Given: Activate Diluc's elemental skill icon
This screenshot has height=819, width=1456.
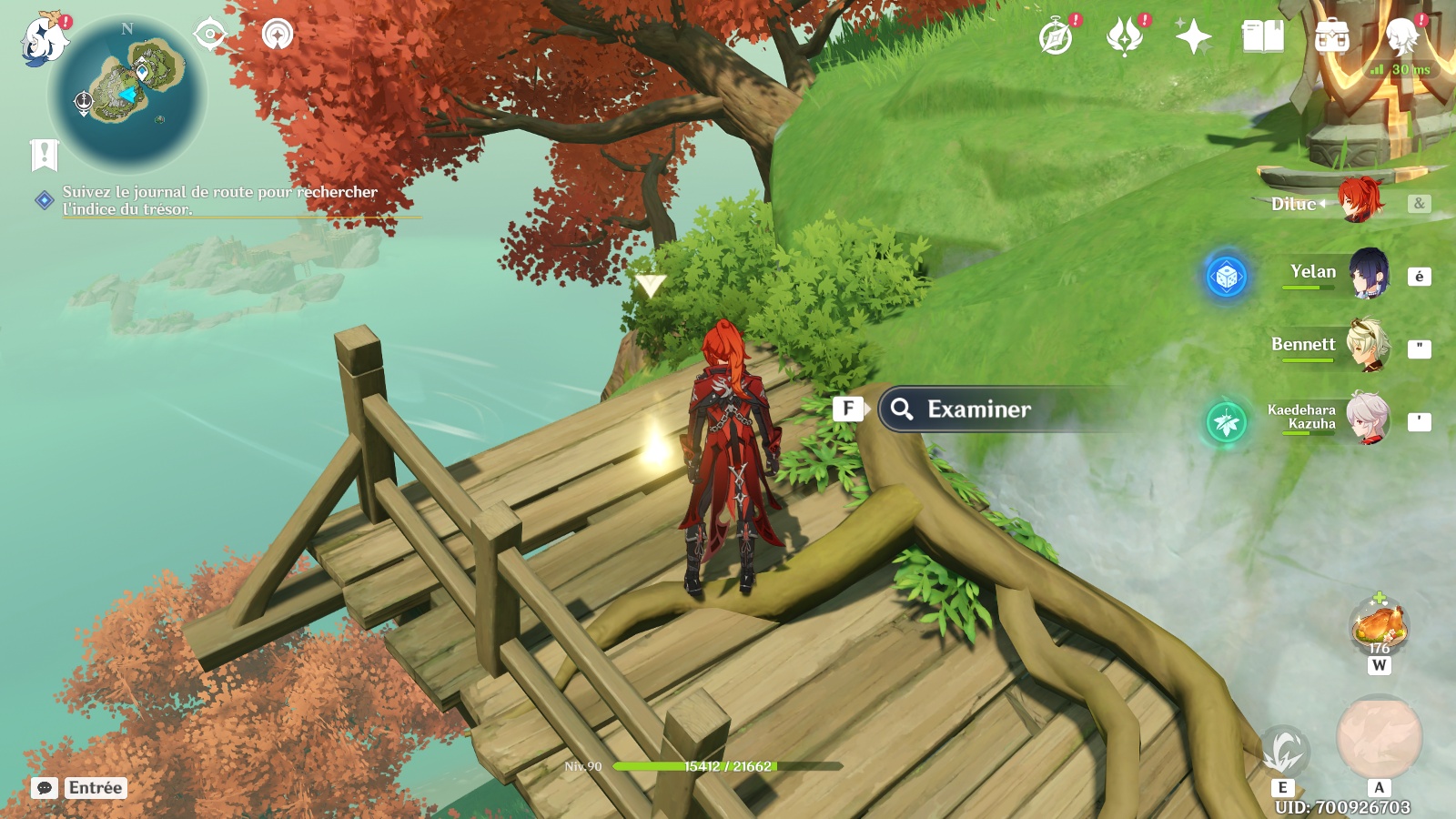Looking at the screenshot, I should (x=1284, y=752).
